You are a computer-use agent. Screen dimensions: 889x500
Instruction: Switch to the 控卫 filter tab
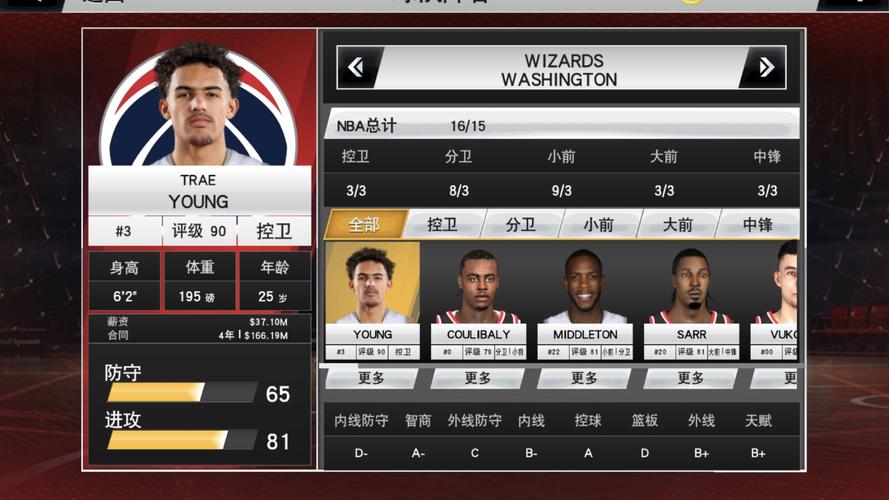[442, 225]
